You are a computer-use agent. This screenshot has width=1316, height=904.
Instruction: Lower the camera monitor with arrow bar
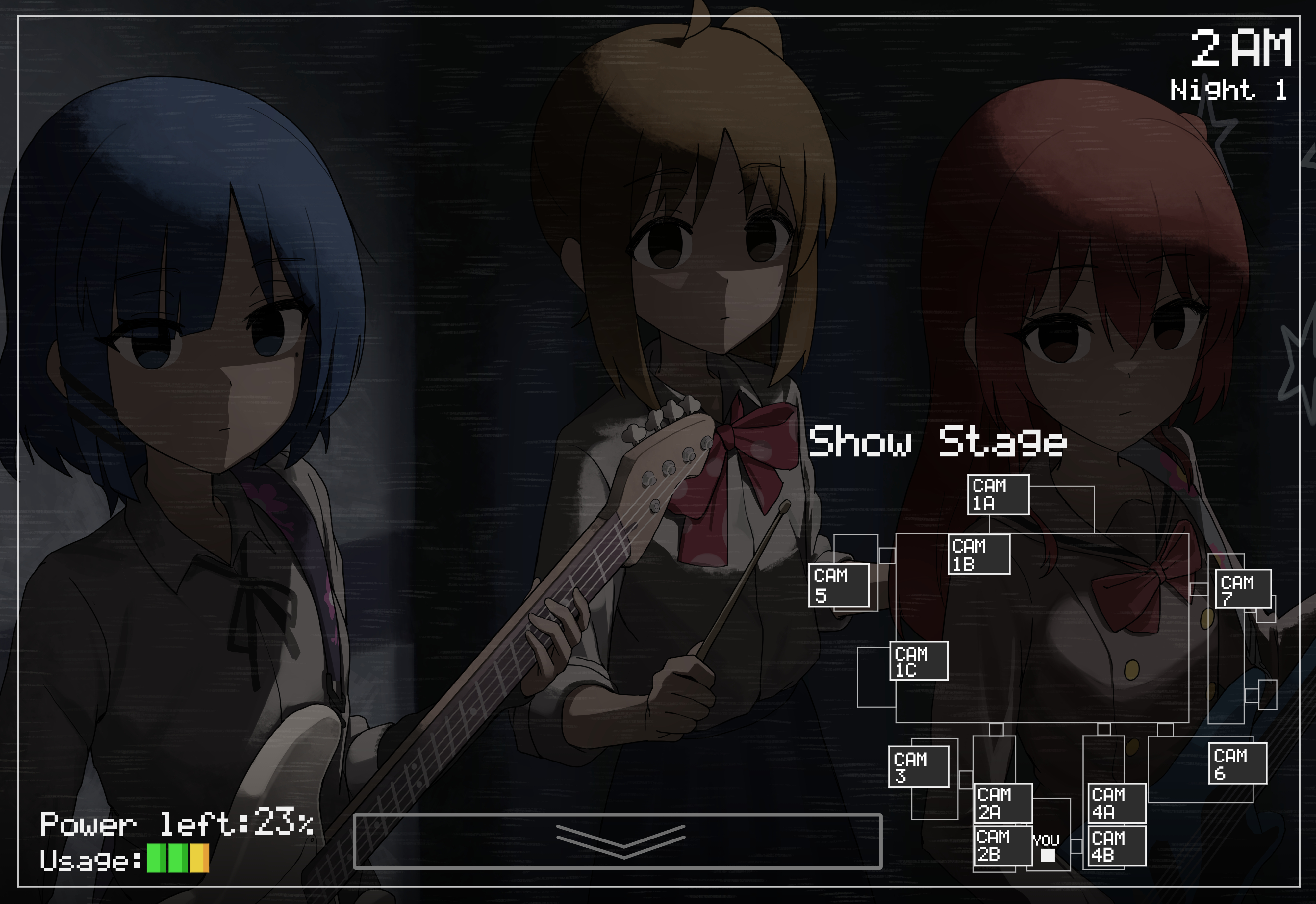pyautogui.click(x=617, y=841)
